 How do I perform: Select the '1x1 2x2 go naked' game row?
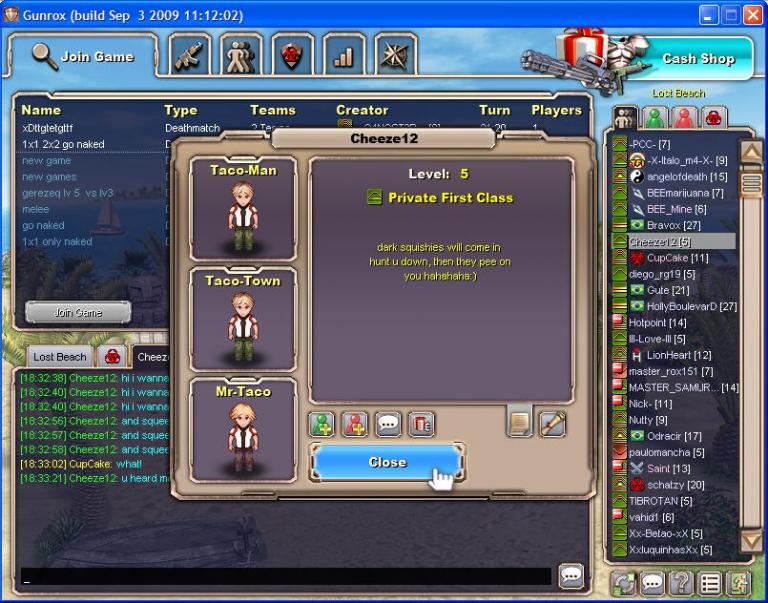click(62, 144)
